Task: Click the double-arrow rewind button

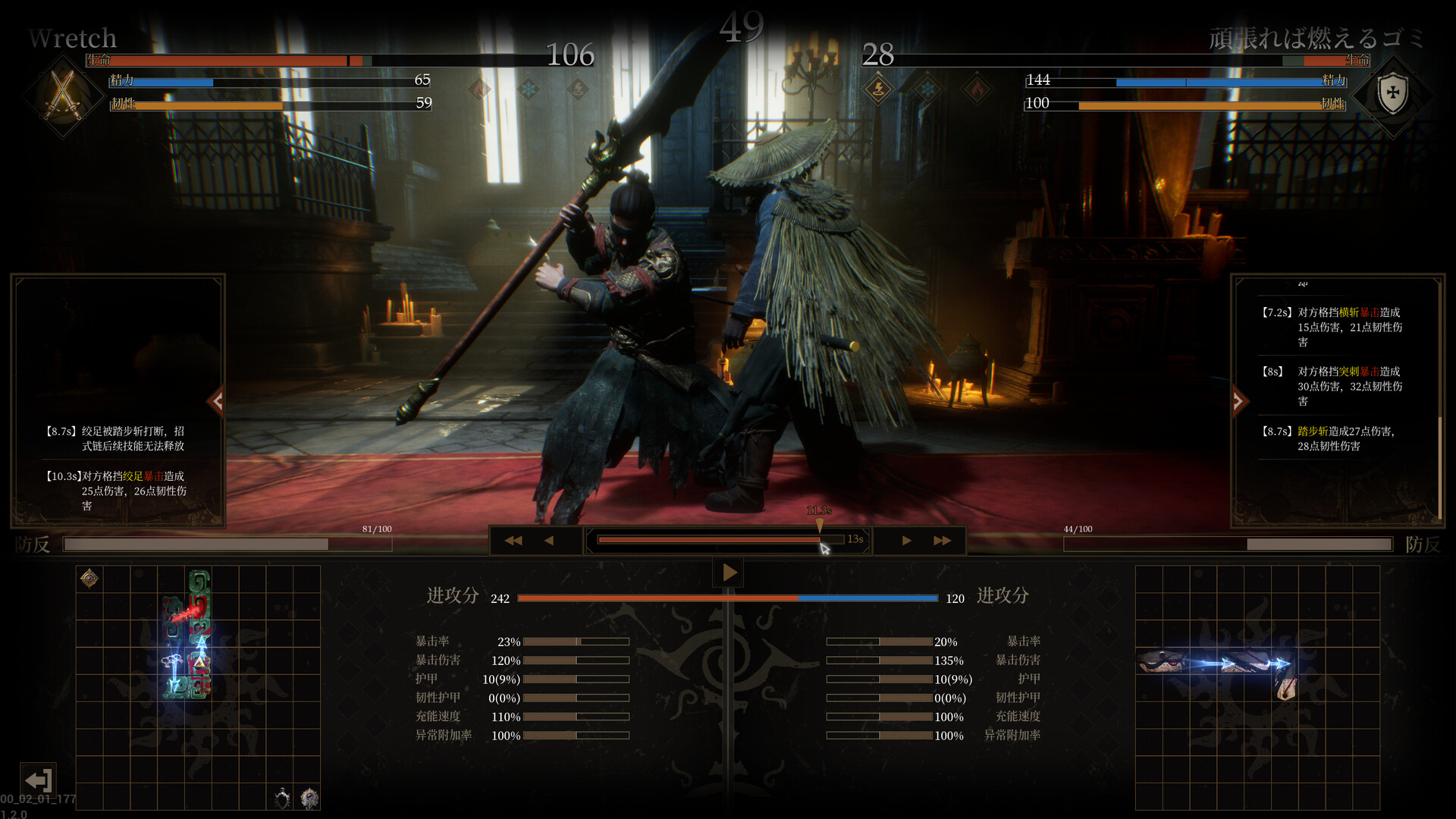Action: (x=513, y=541)
